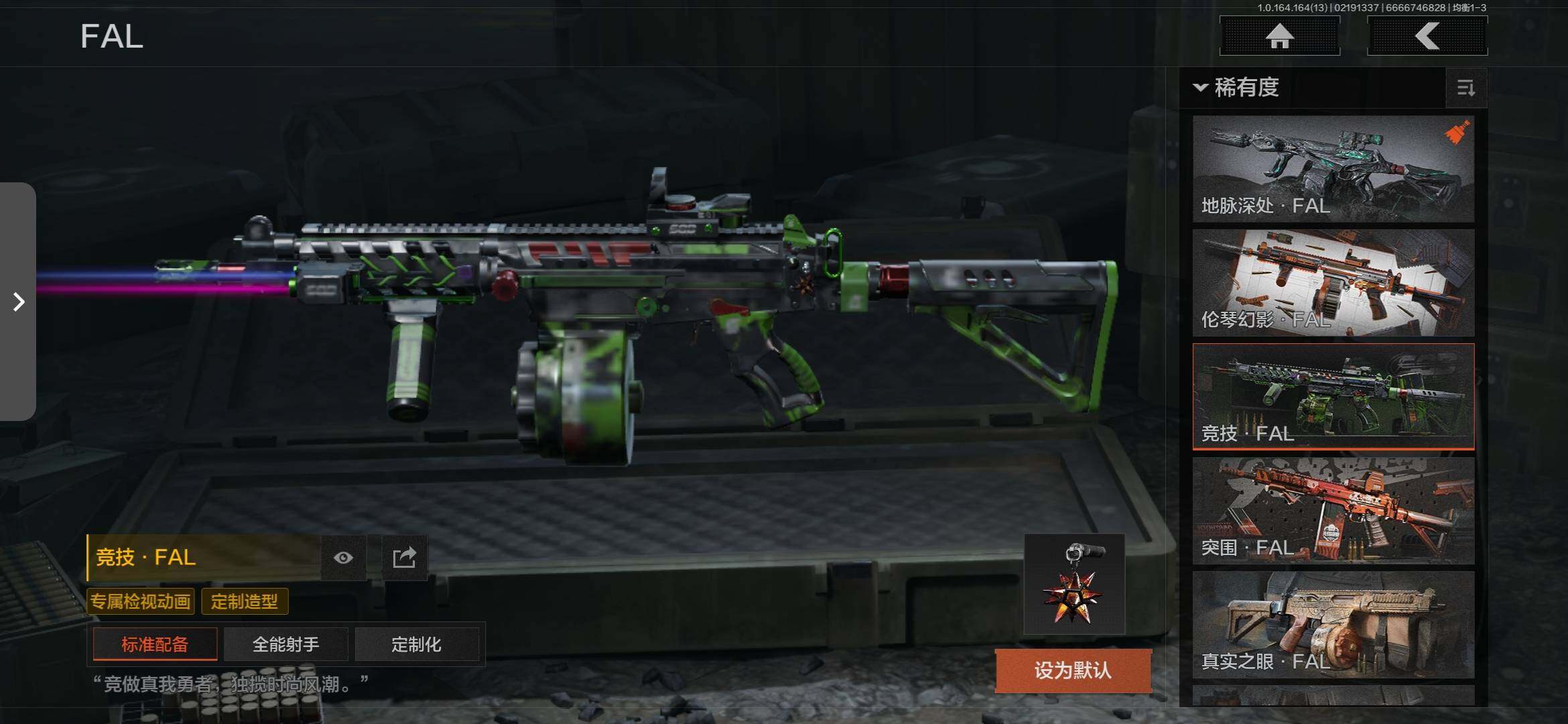
Task: Expand the left side panel arrow
Action: coord(18,302)
